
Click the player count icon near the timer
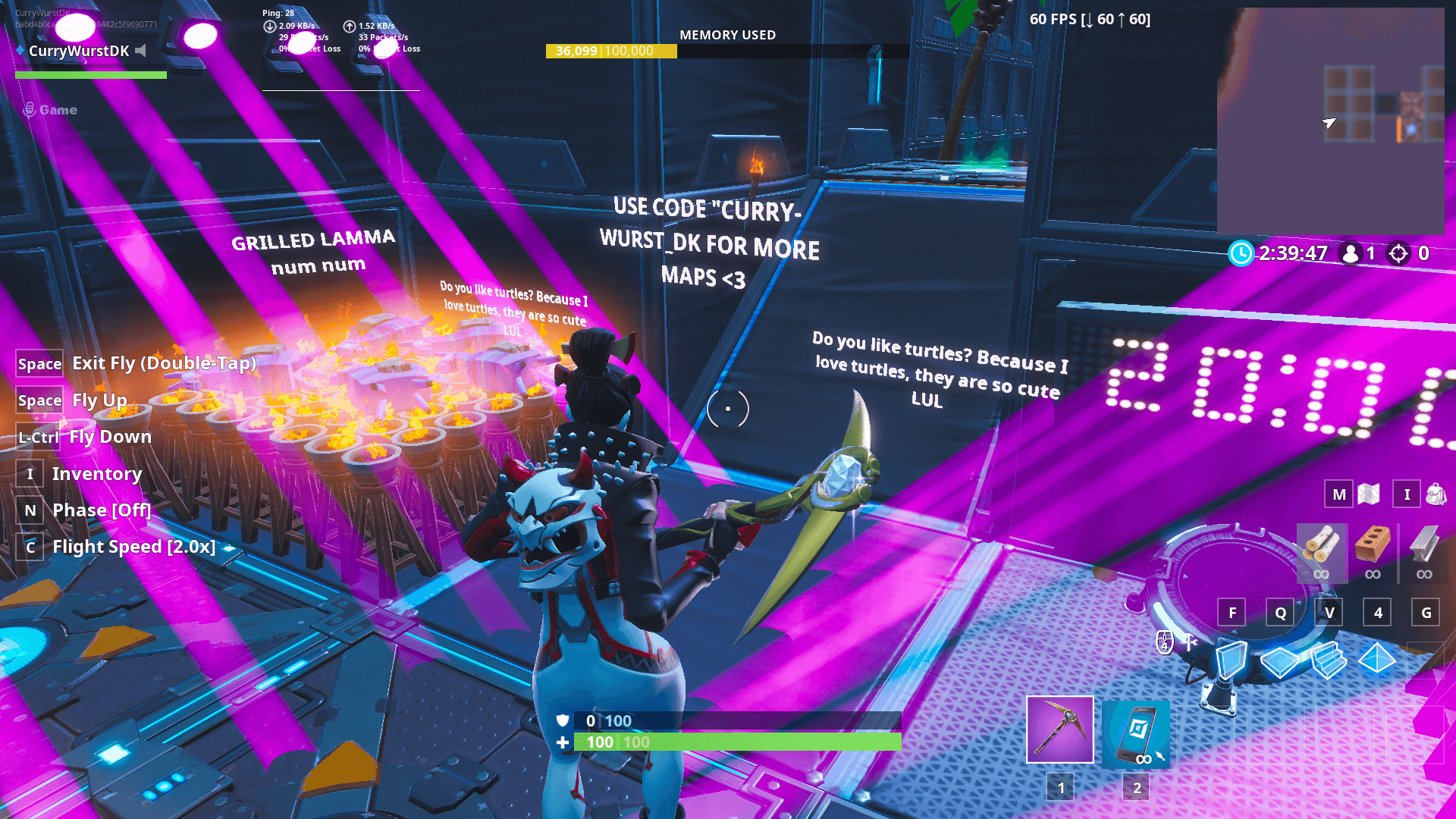coord(1351,254)
